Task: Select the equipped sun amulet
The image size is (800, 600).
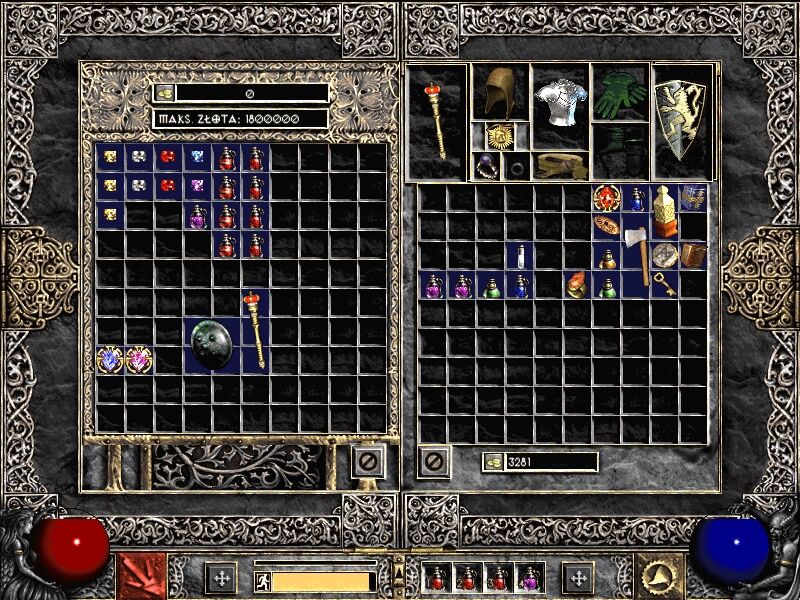Action: click(499, 136)
